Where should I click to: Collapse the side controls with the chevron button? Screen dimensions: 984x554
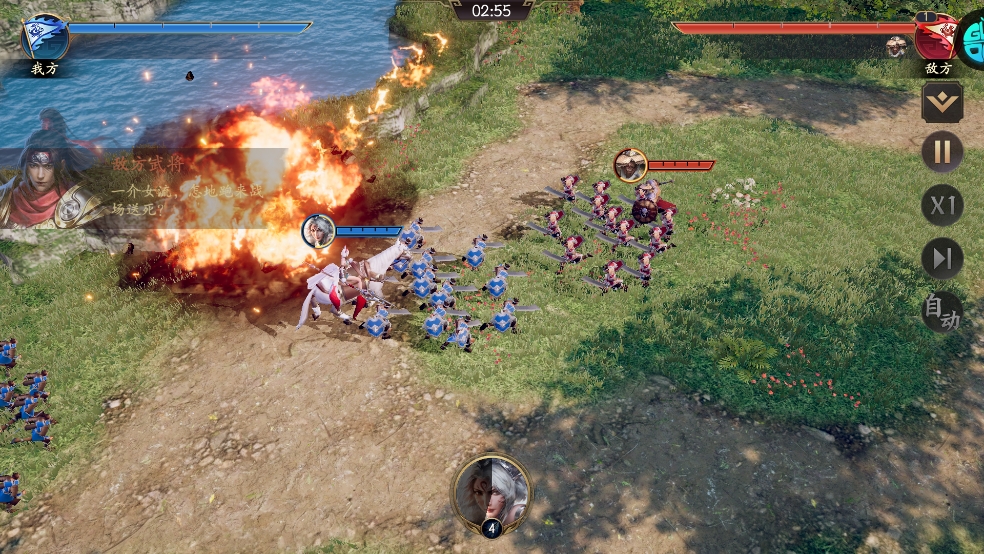[x=942, y=101]
